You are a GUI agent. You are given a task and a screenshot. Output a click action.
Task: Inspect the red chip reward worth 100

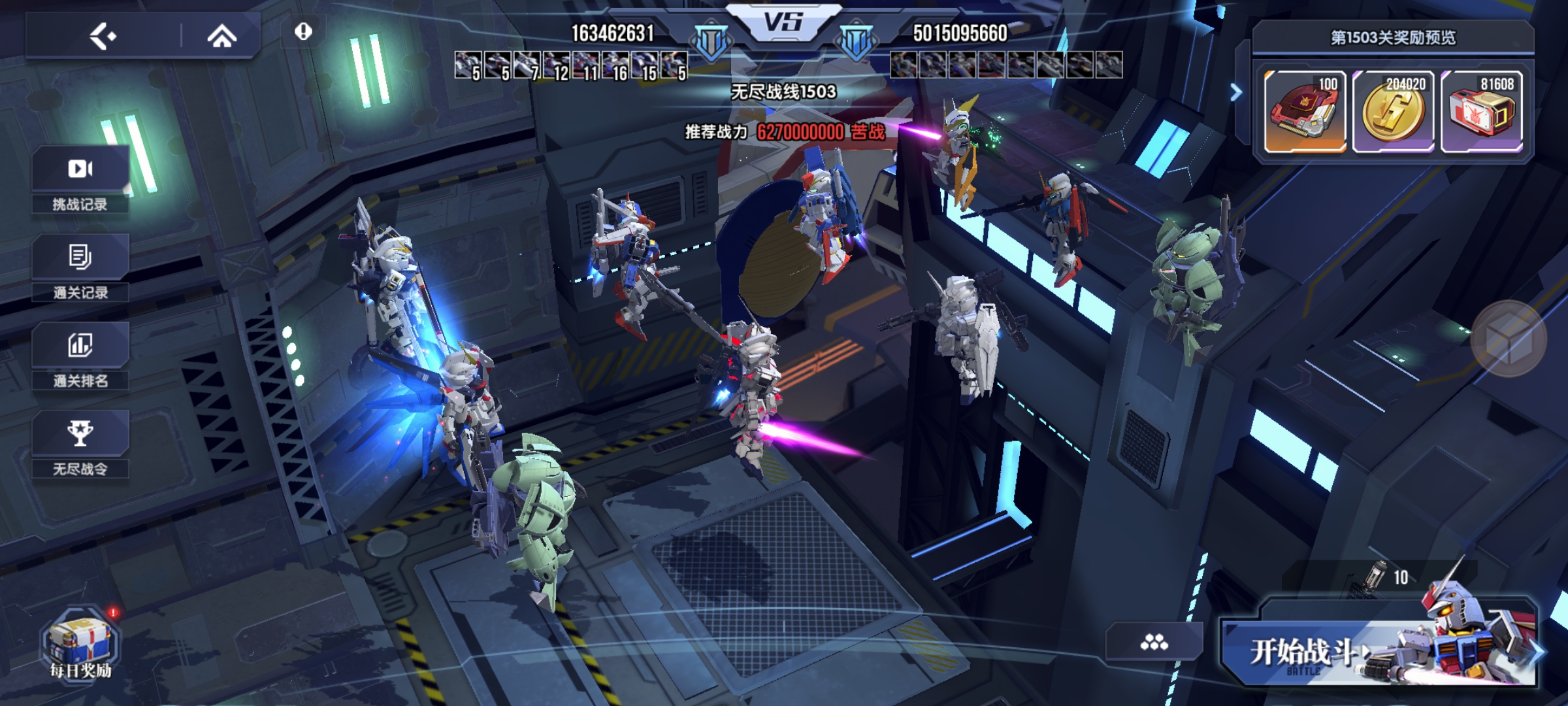click(x=1305, y=111)
